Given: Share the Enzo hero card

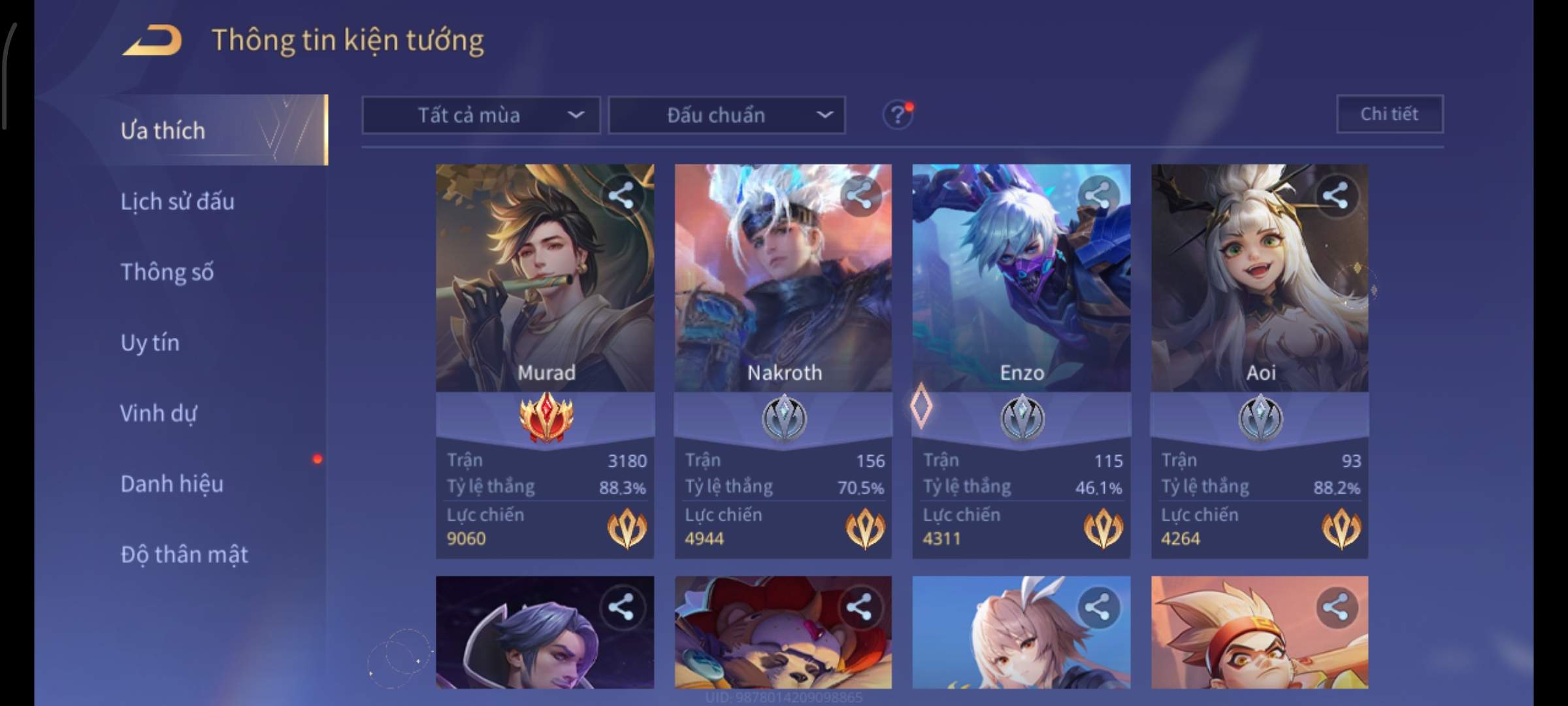Looking at the screenshot, I should pyautogui.click(x=1098, y=195).
